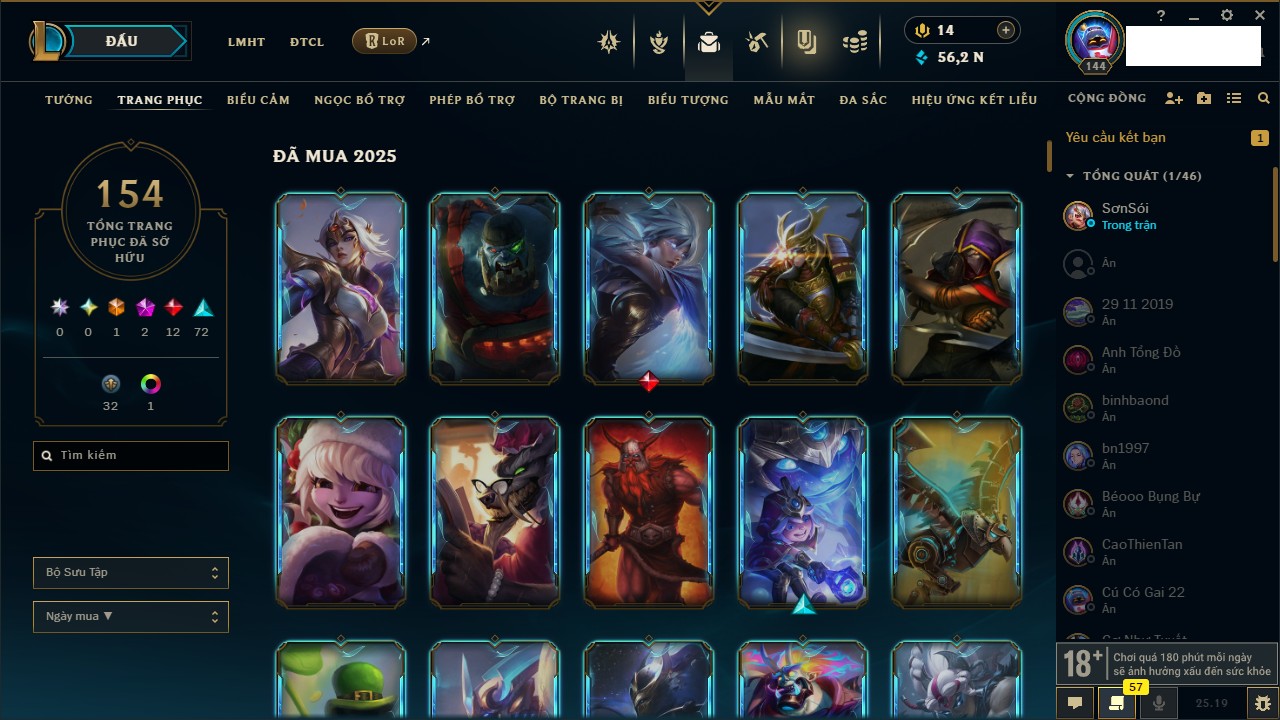Choose the golden samurai skin card
1280x720 pixels.
click(803, 288)
